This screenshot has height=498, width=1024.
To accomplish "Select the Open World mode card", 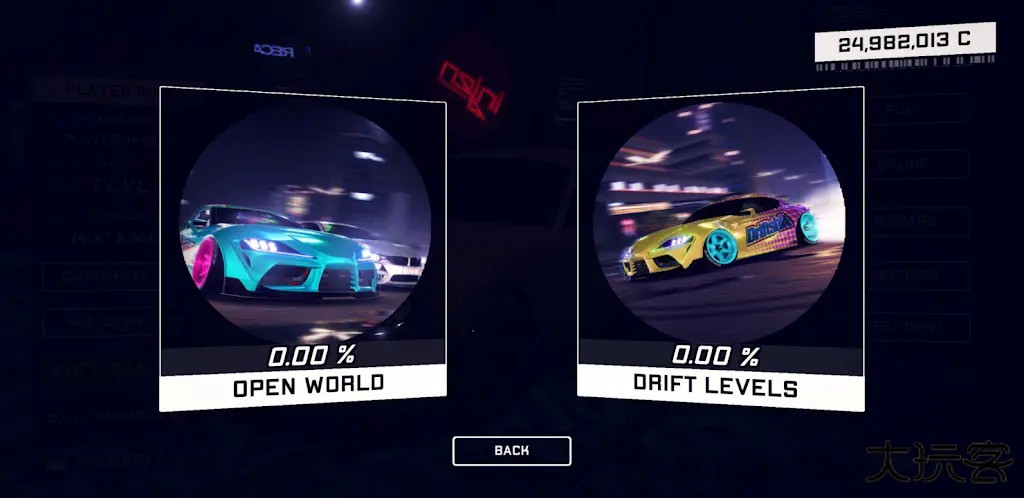I will click(303, 250).
